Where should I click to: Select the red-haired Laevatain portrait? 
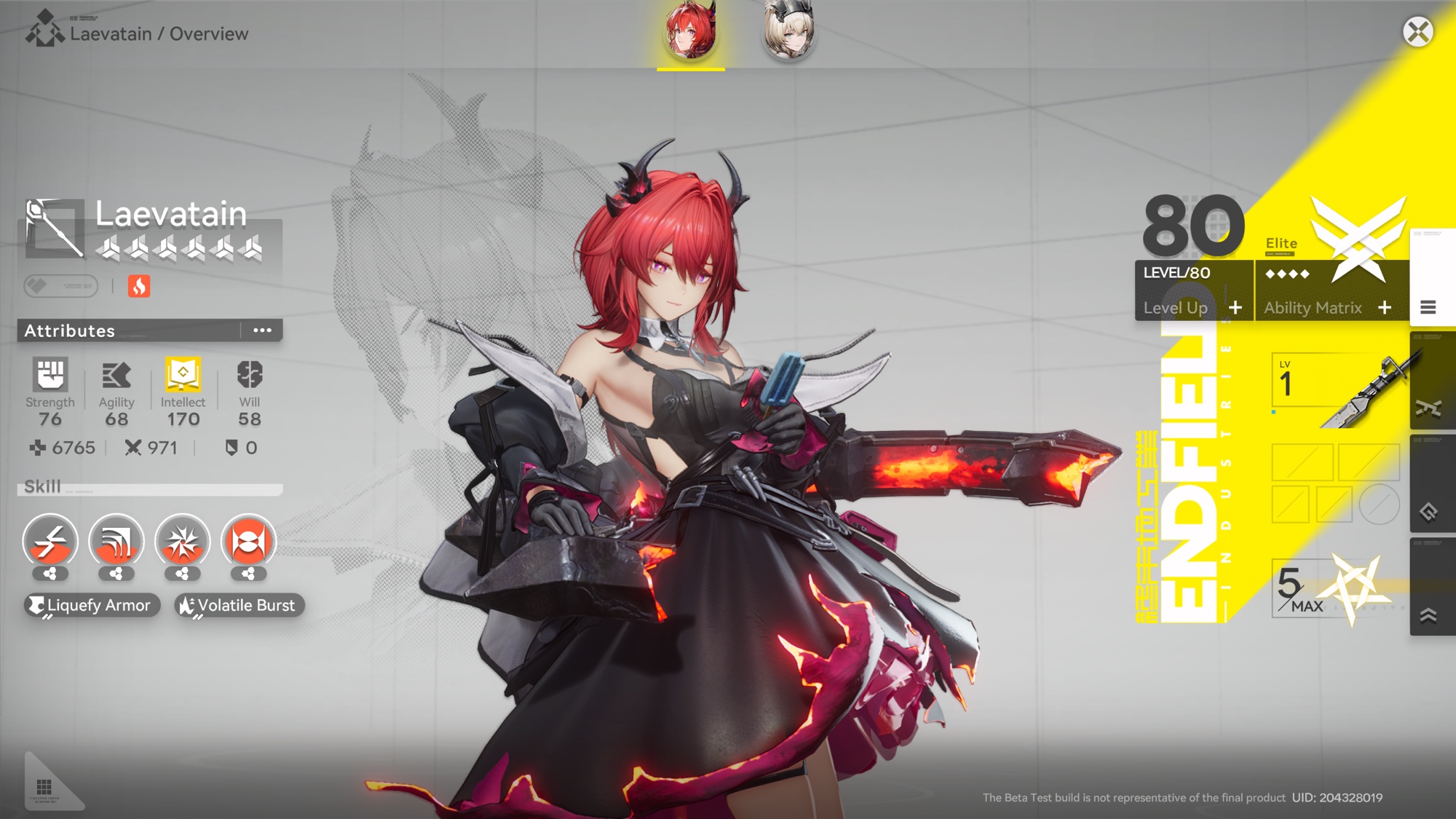[690, 32]
